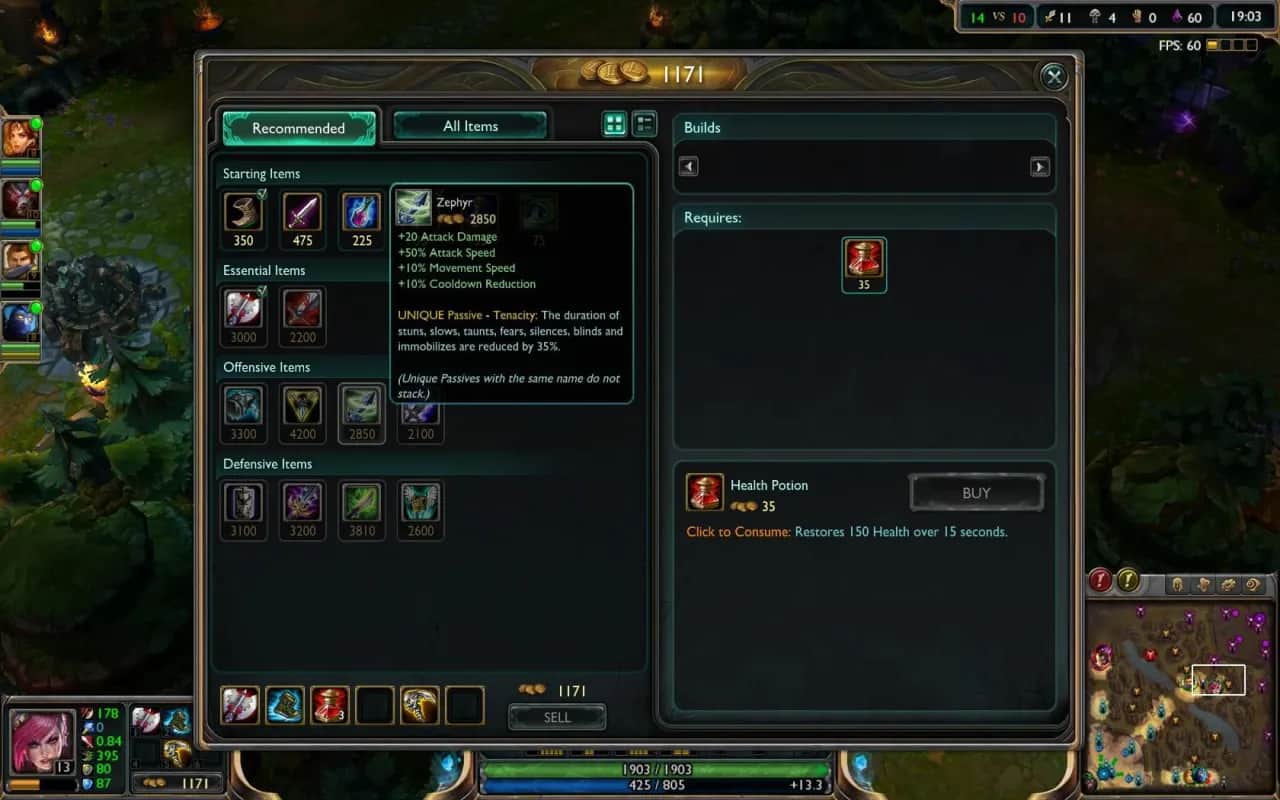Select health potion stack in shop inventory
The height and width of the screenshot is (800, 1280).
click(330, 705)
